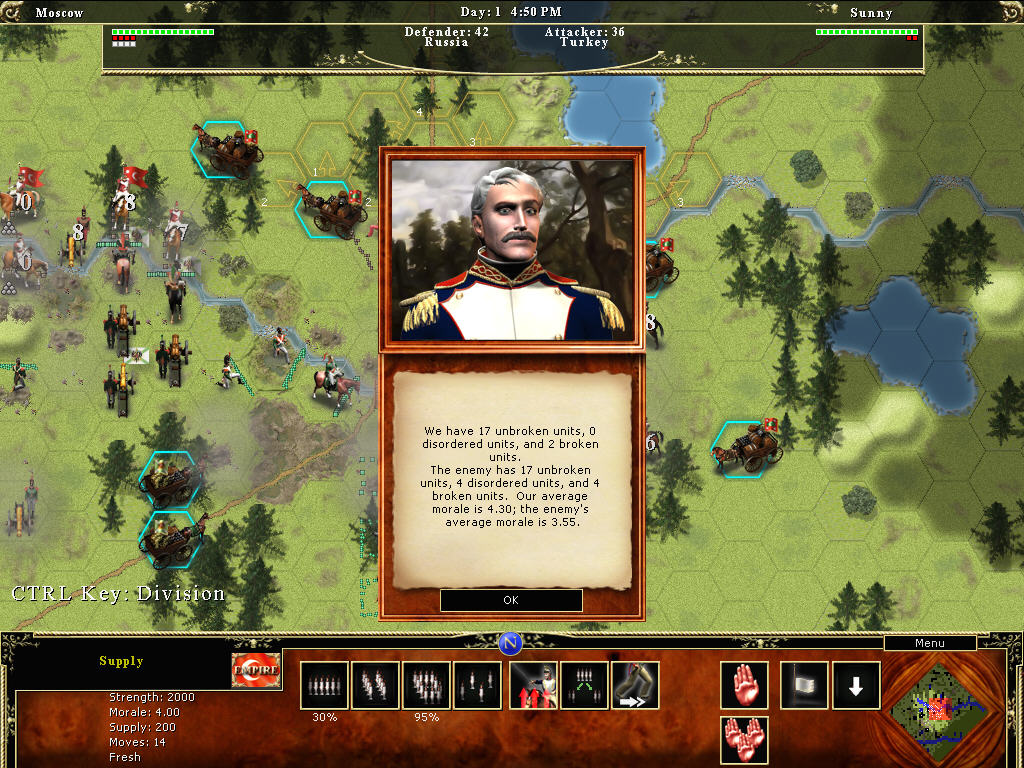Select the dense square formation at 95%
The width and height of the screenshot is (1024, 768).
426,685
